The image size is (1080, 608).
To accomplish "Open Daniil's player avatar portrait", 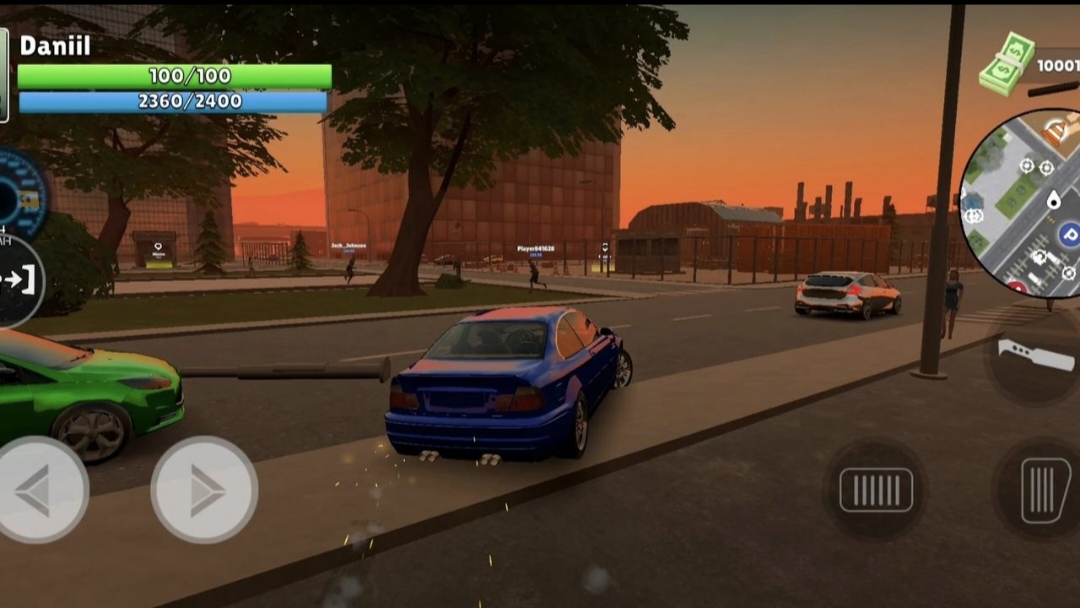I will [4, 75].
